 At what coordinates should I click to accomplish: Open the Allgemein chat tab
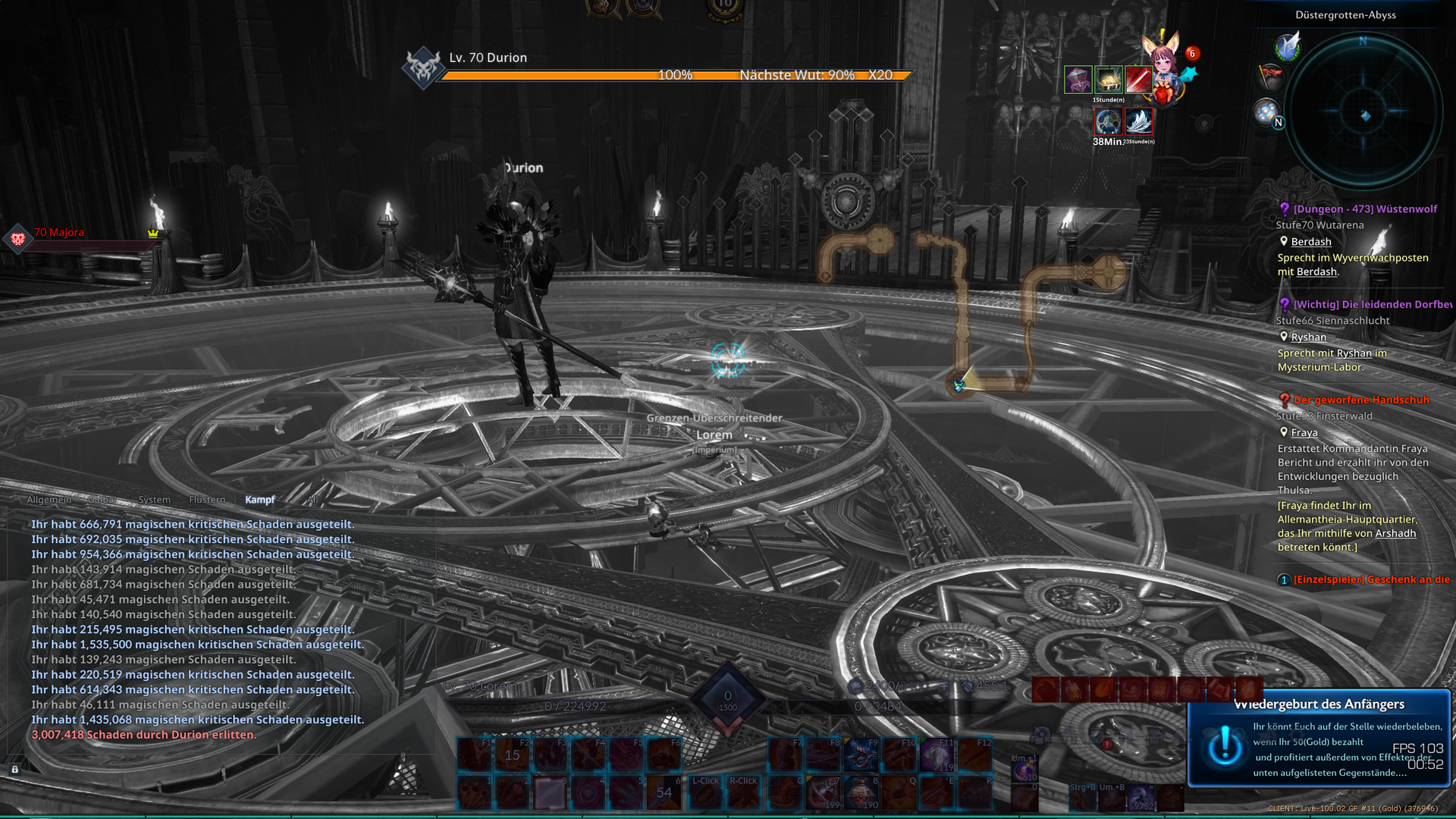coord(49,500)
